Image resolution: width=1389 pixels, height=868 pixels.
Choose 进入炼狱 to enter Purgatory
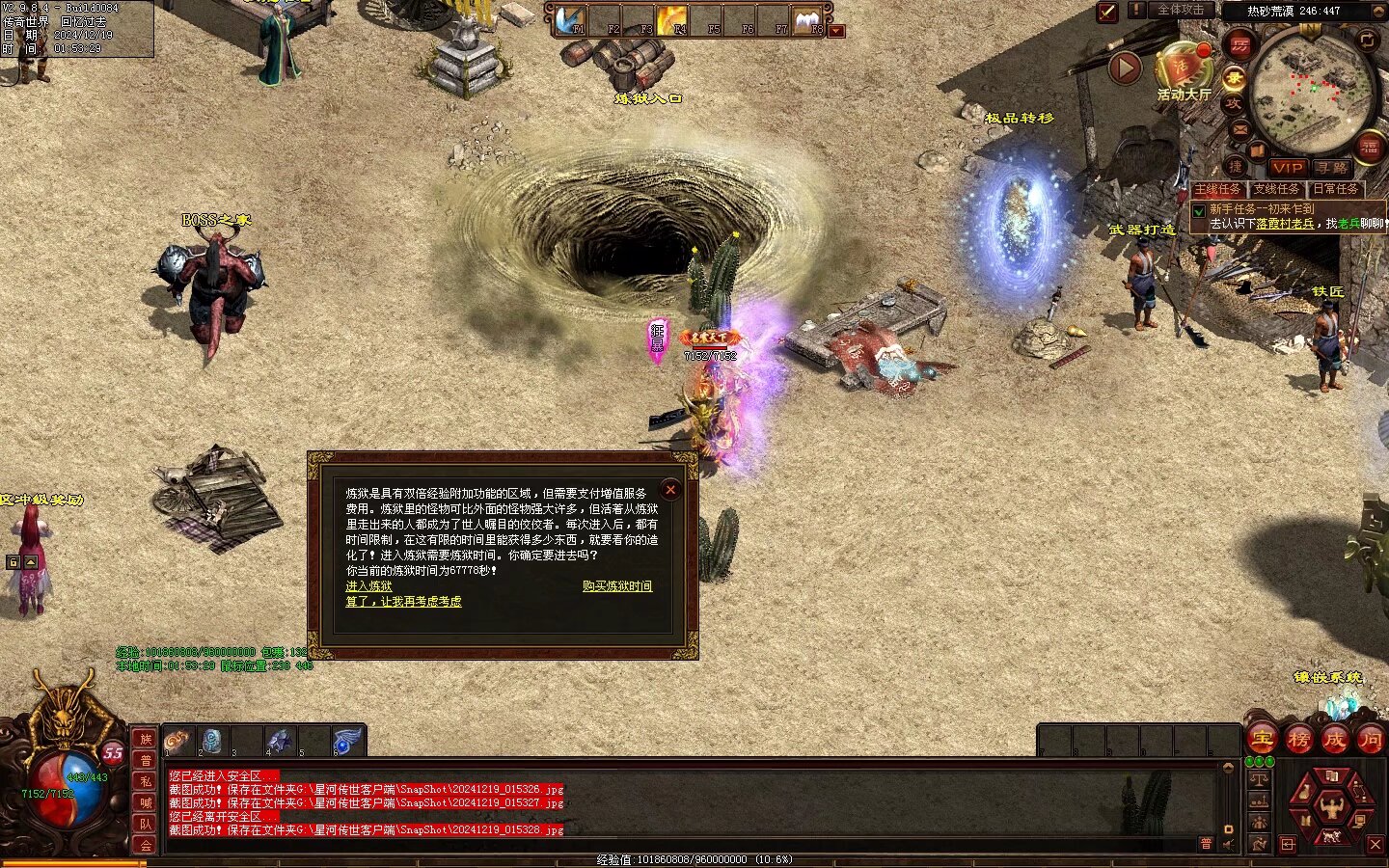368,586
